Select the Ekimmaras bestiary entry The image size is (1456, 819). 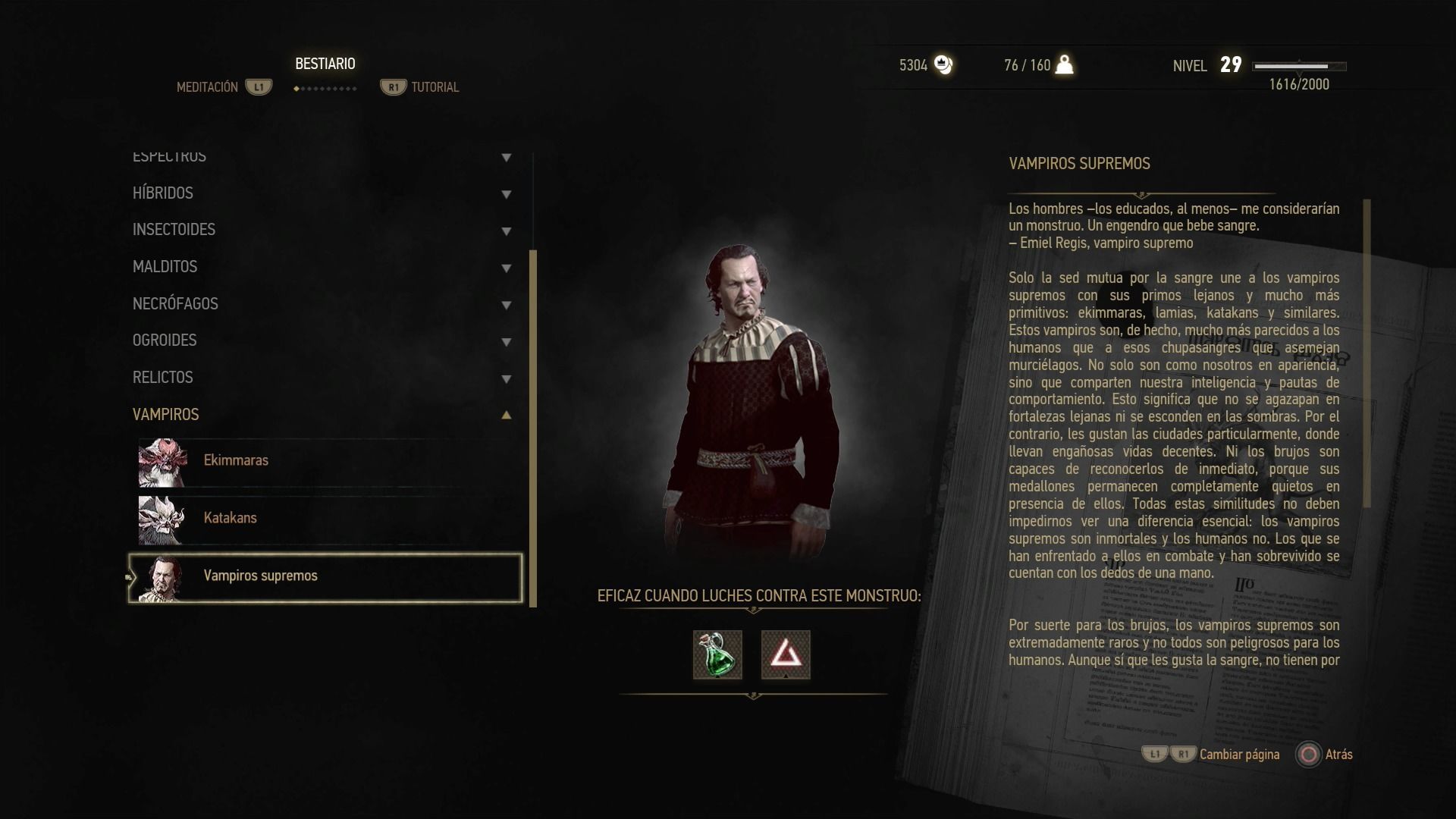(236, 460)
